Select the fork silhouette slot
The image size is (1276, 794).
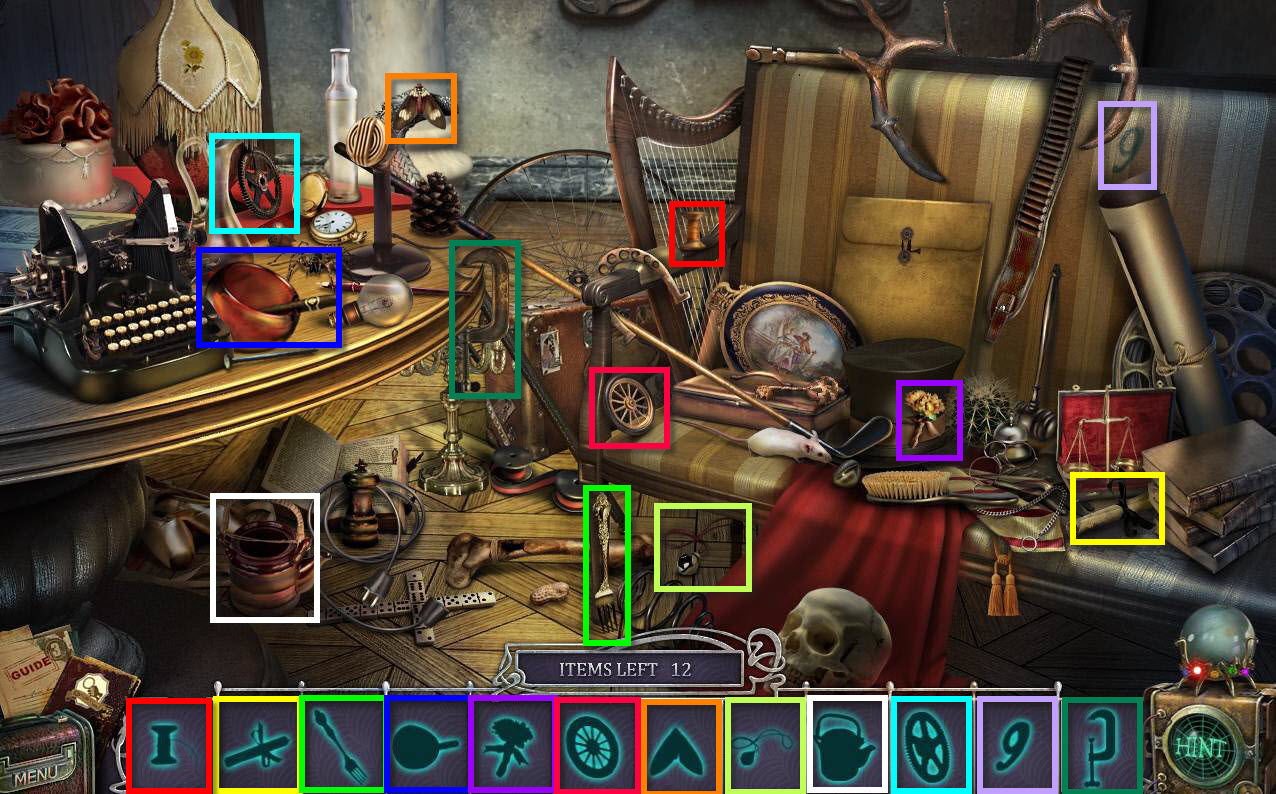342,745
